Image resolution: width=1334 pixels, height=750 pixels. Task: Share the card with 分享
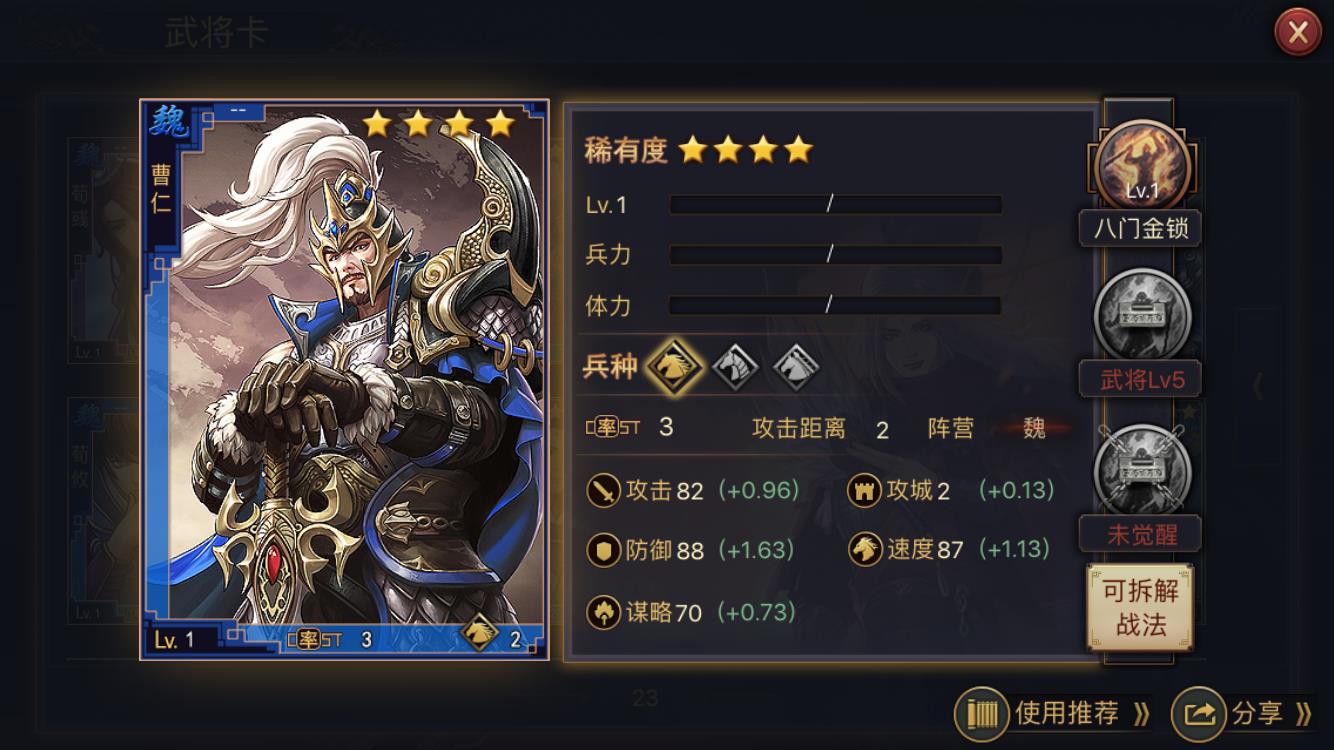1243,713
